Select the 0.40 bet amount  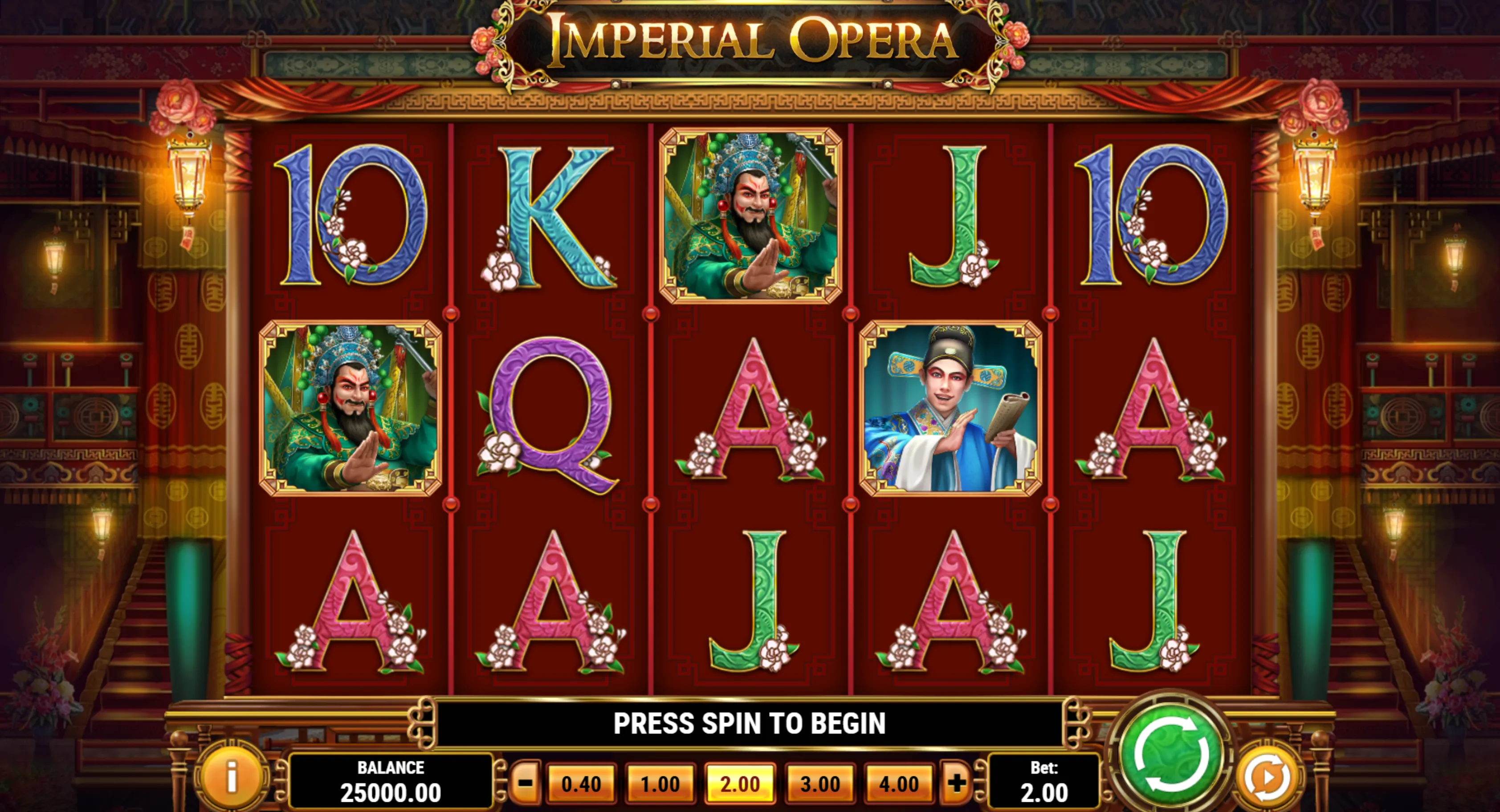coord(581,784)
